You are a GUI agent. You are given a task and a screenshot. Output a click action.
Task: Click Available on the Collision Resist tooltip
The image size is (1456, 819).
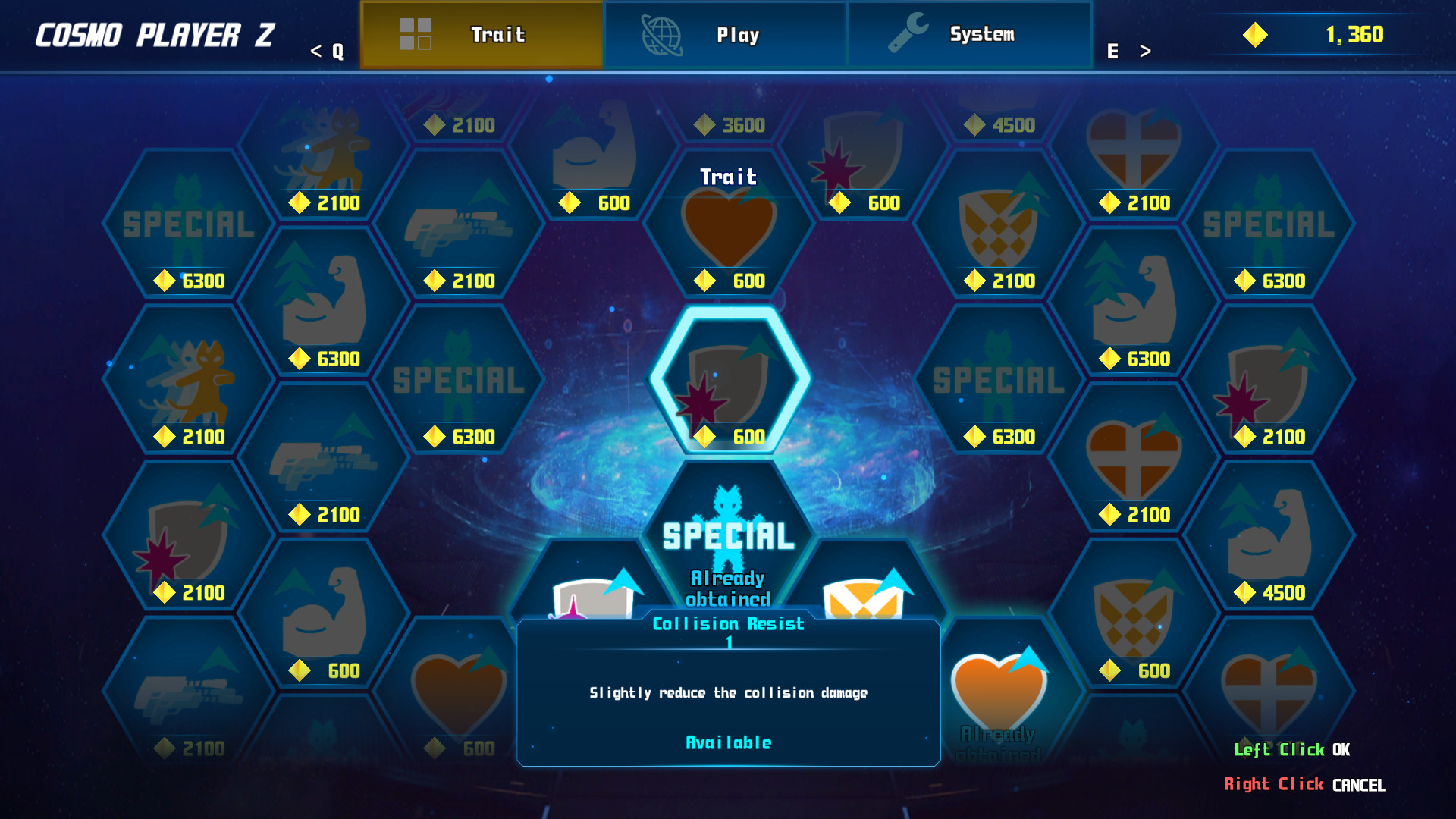727,742
